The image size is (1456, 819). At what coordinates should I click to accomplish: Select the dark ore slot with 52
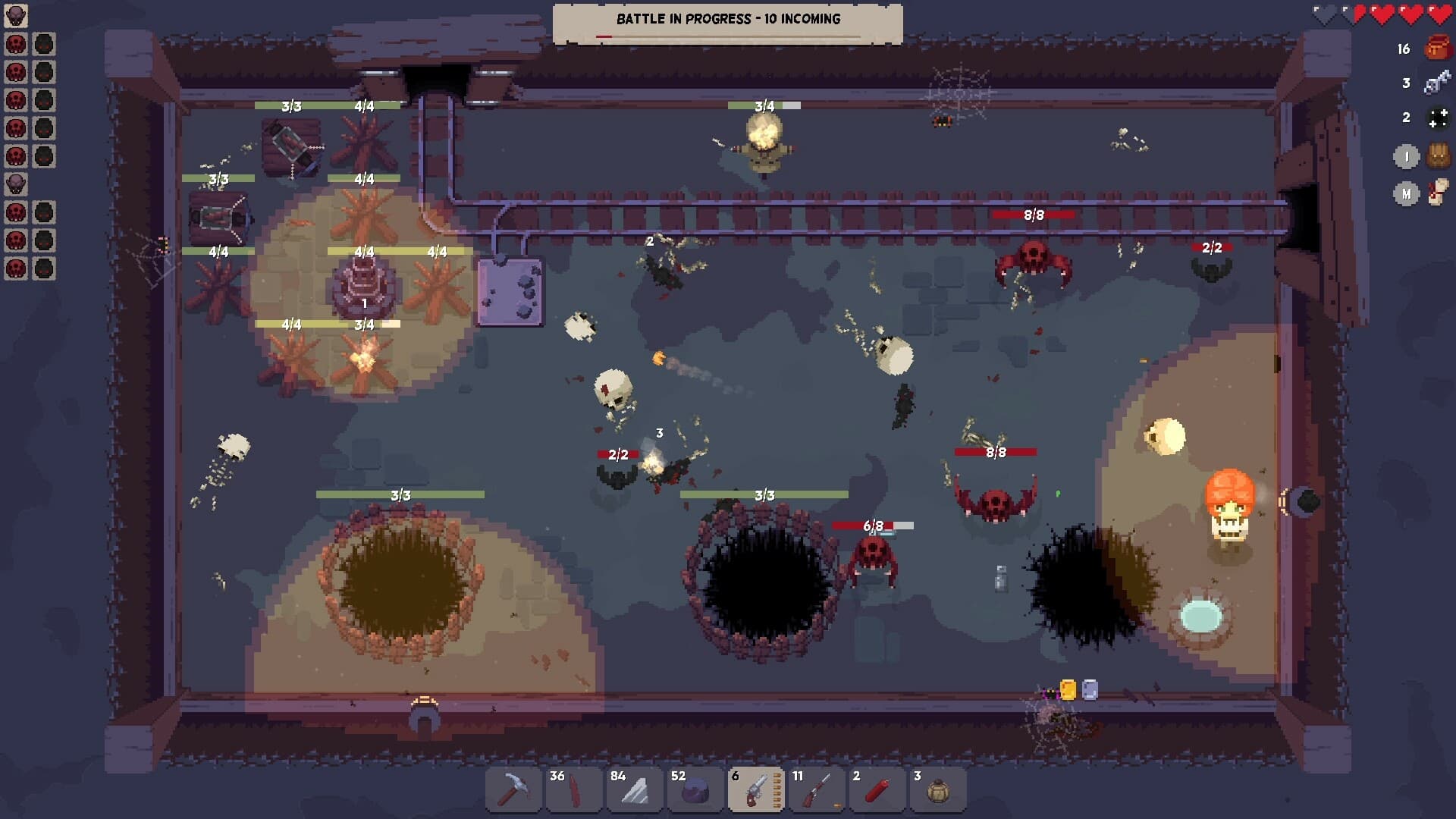point(695,791)
